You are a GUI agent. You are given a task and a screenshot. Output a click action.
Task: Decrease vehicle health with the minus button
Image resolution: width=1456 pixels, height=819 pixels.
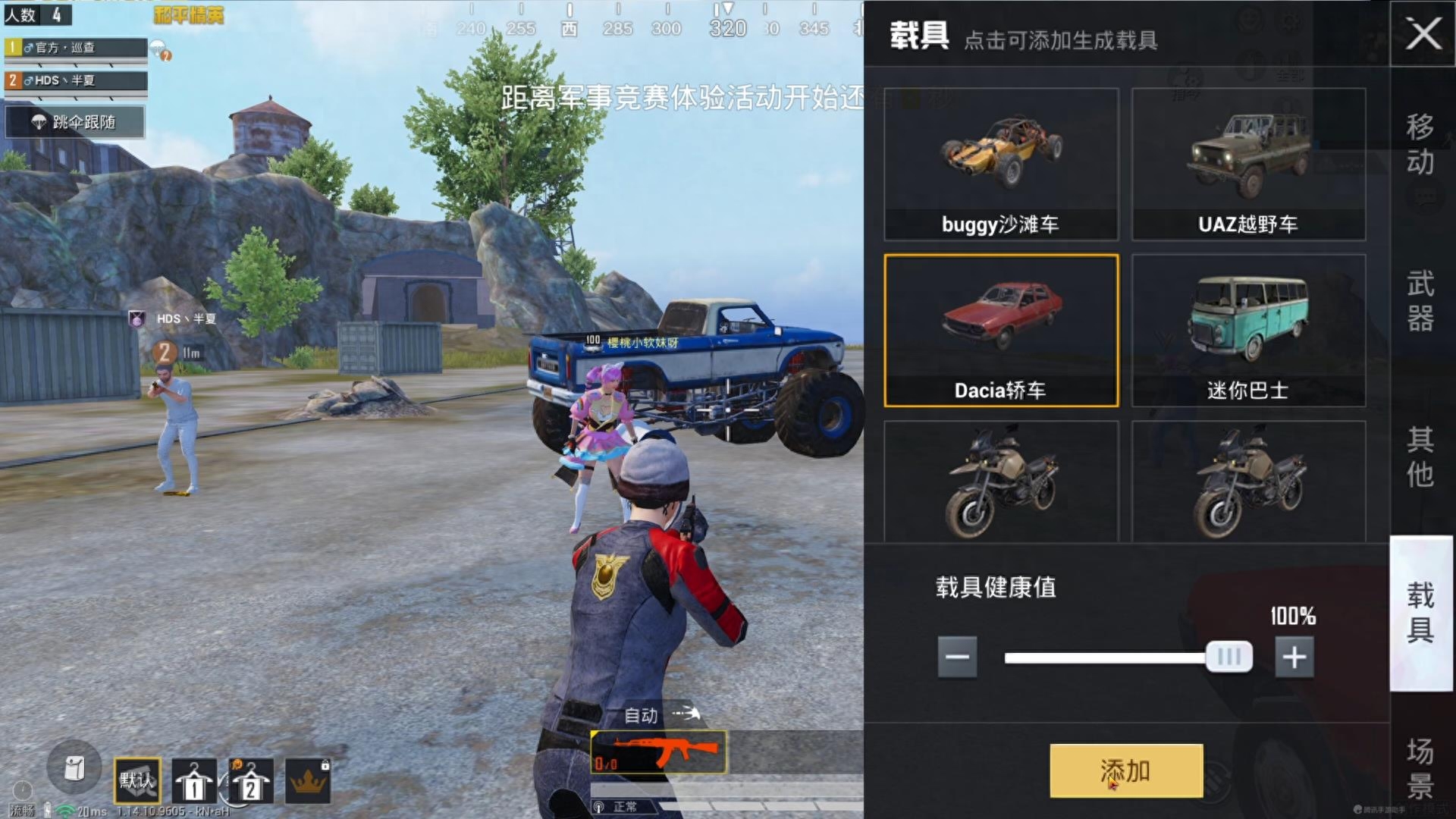(957, 657)
